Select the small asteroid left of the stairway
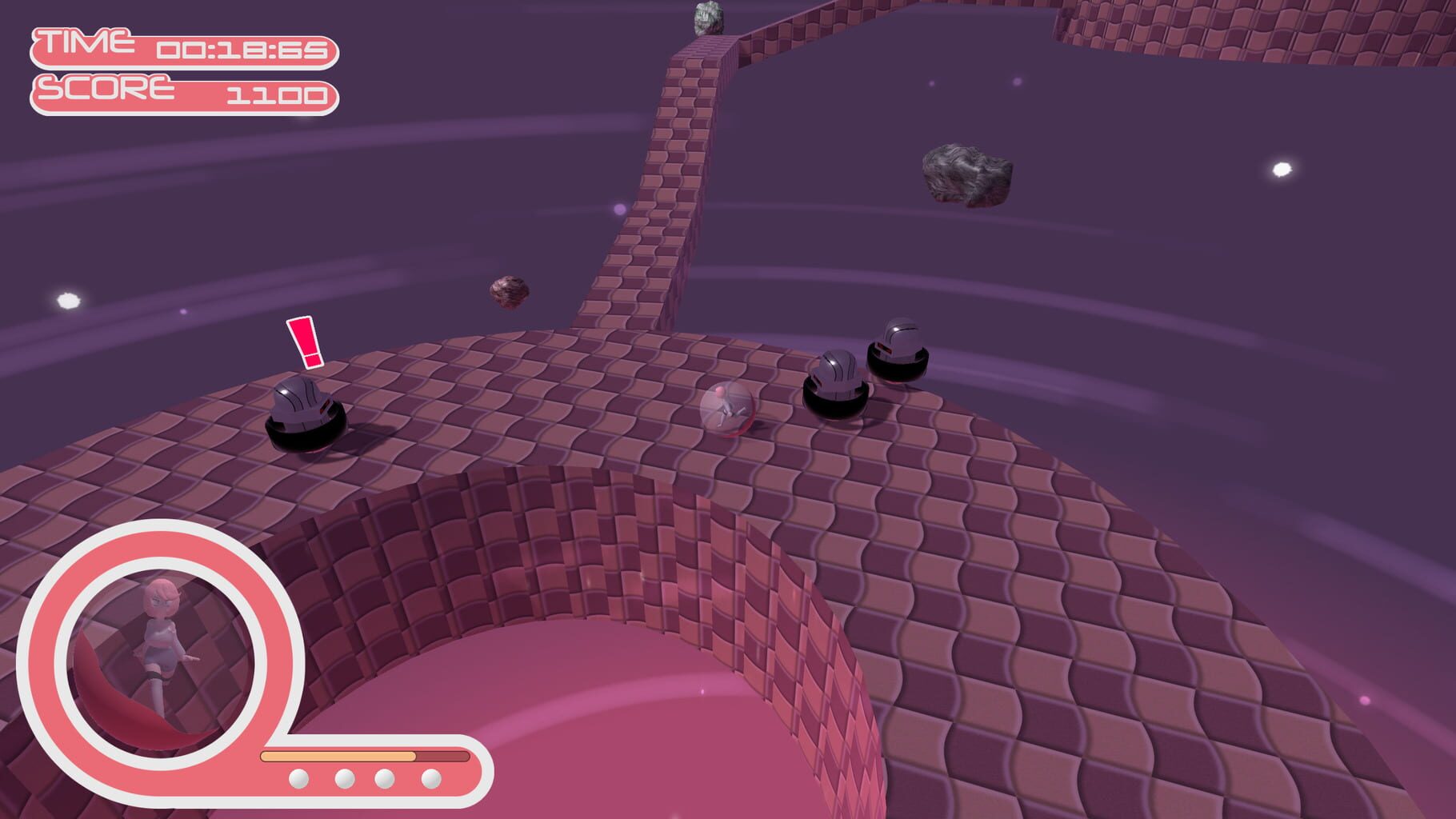Image resolution: width=1456 pixels, height=819 pixels. 507,294
